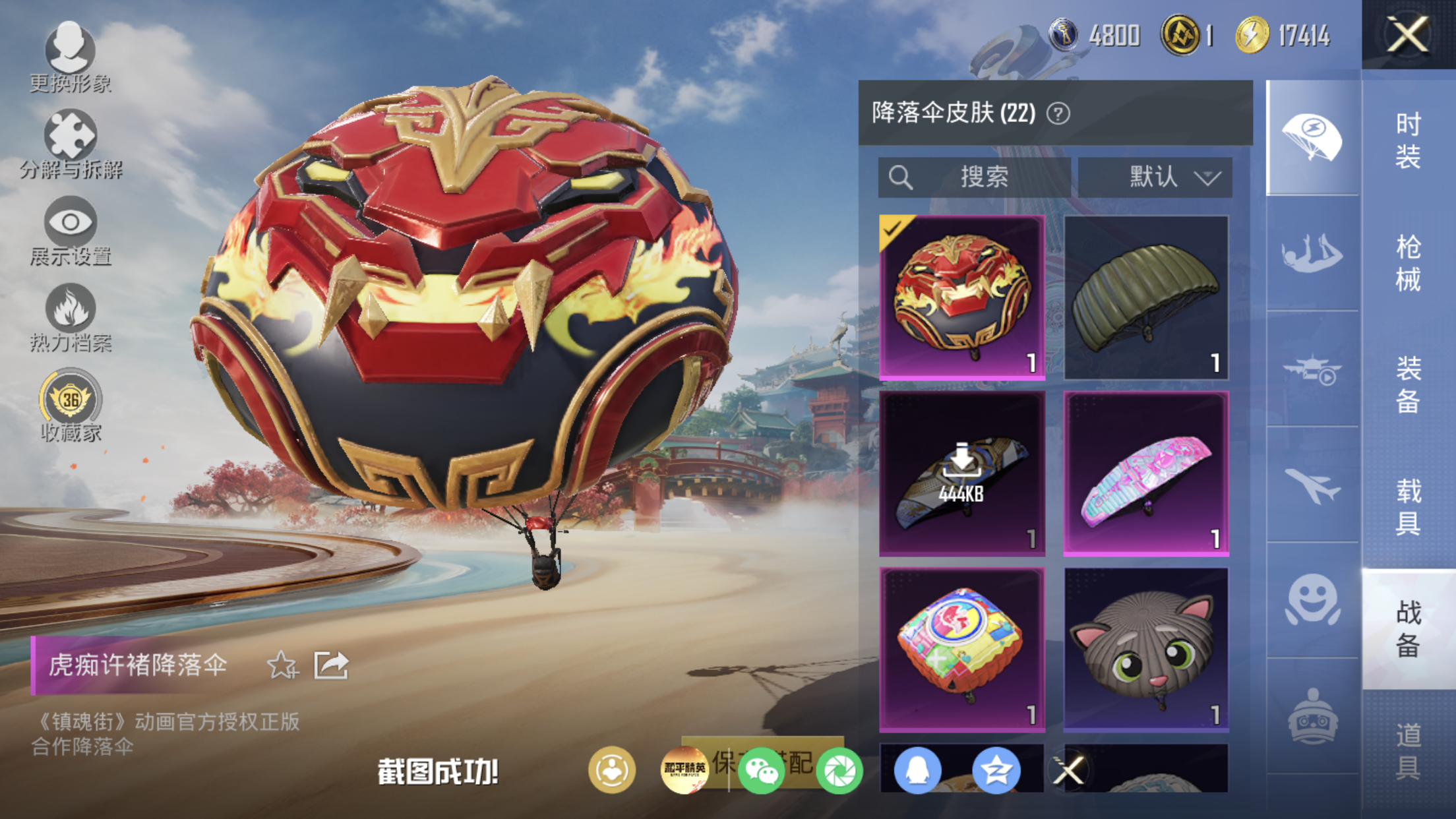Image resolution: width=1456 pixels, height=819 pixels.
Task: Choose the pink graffiti parachute skin
Action: (1146, 473)
